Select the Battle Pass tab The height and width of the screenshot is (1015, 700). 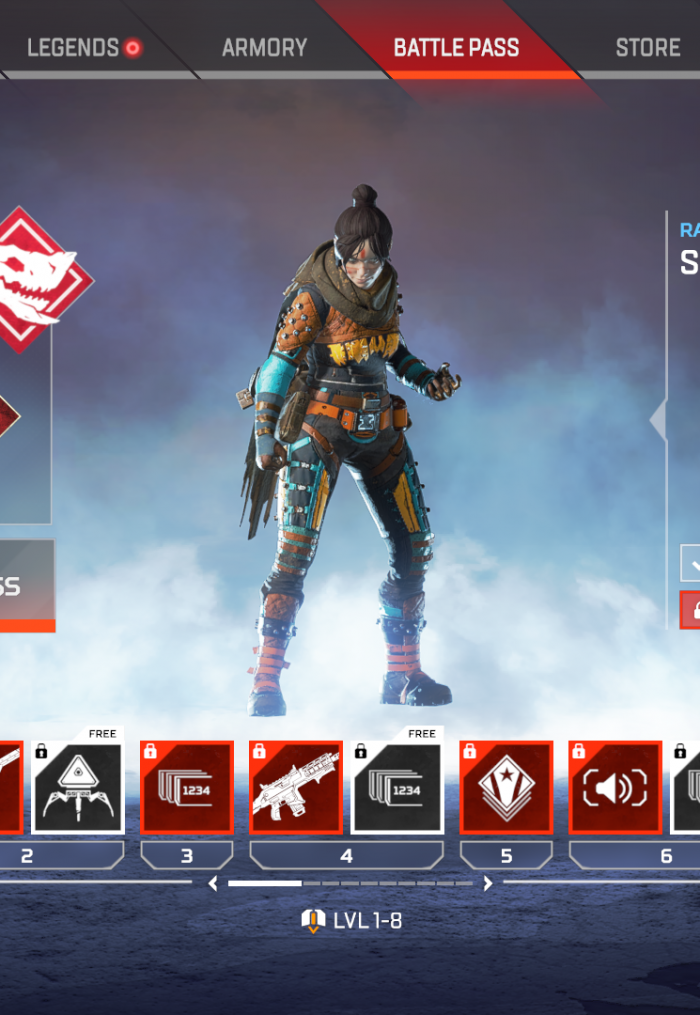(x=456, y=47)
